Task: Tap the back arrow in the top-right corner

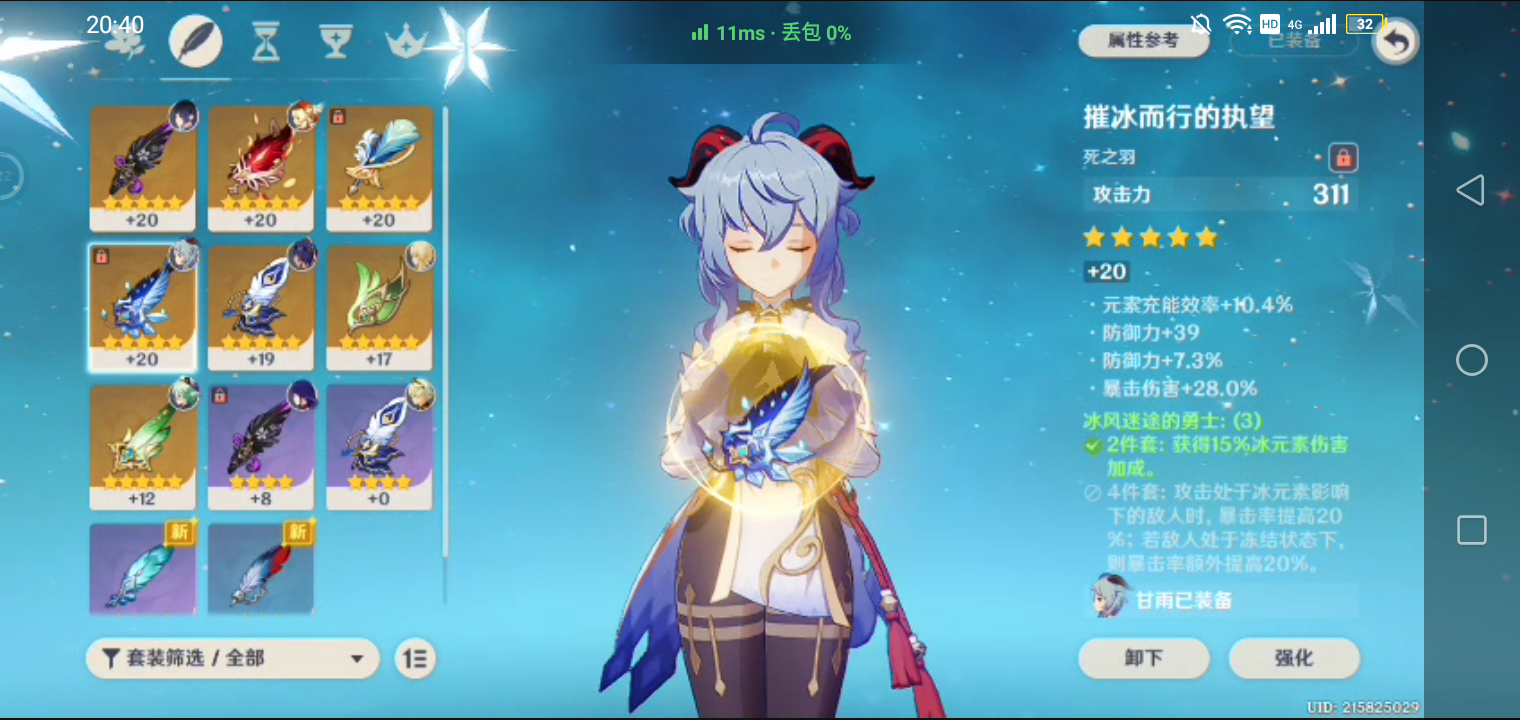Action: tap(1394, 42)
